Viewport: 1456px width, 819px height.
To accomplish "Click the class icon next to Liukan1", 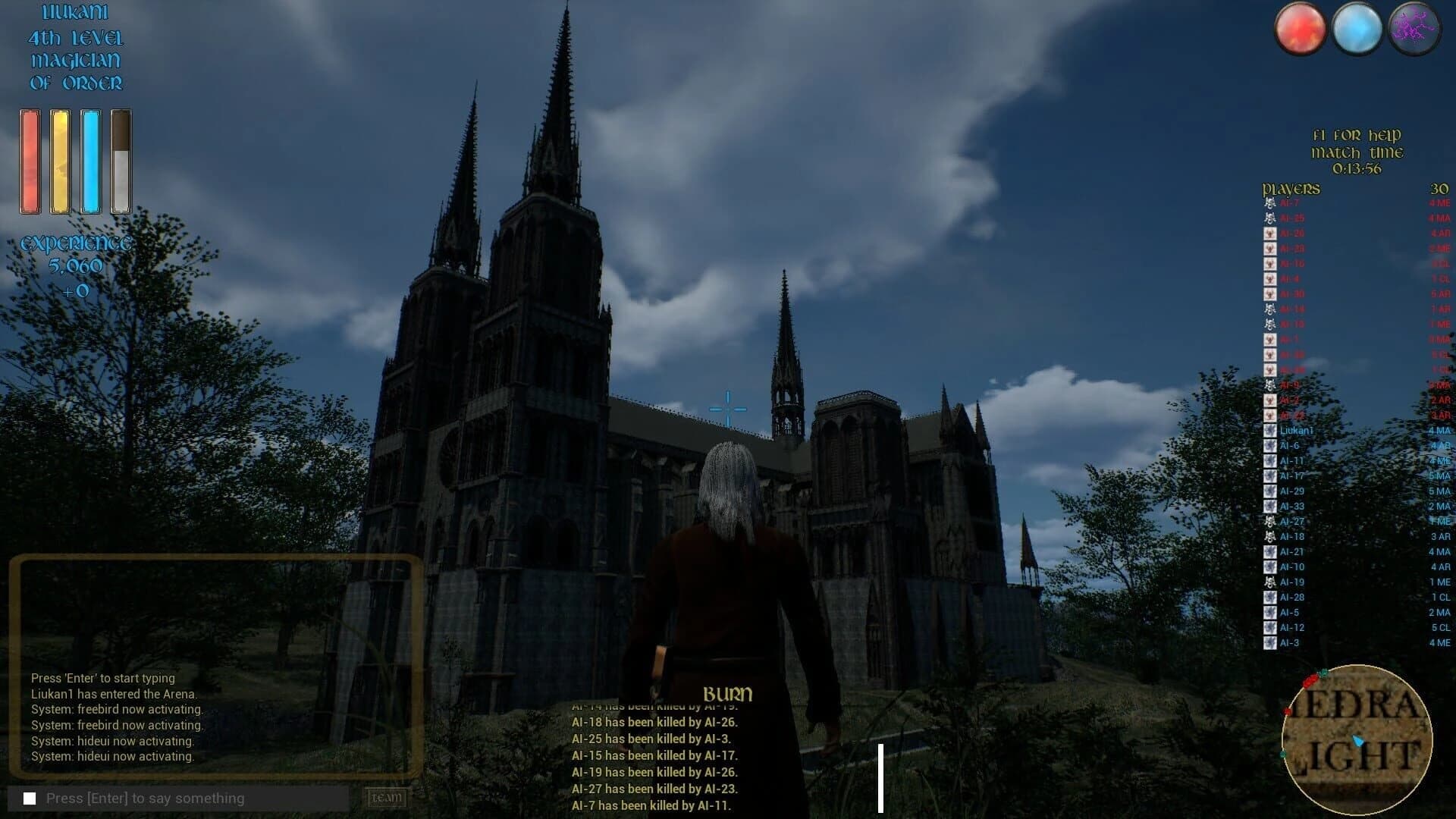I will (1270, 430).
